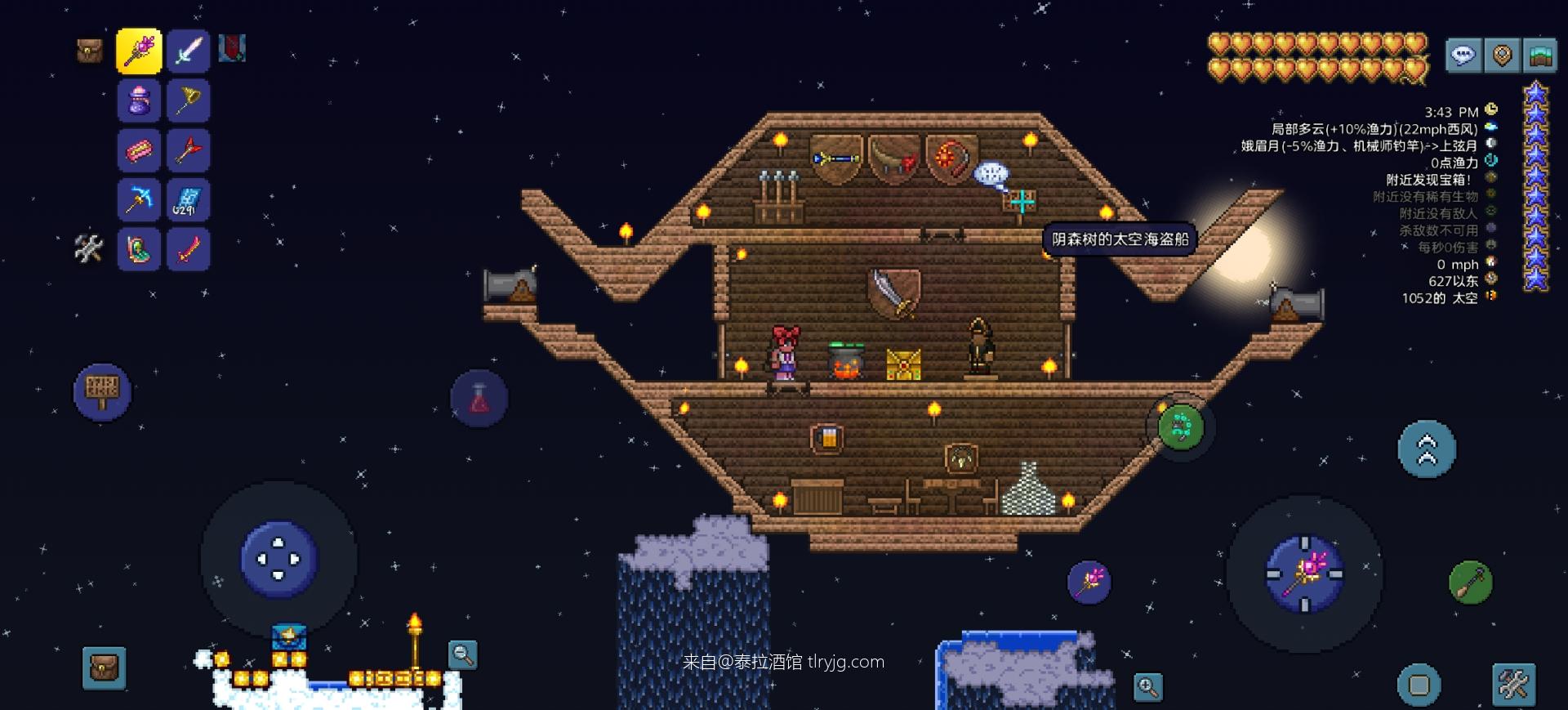Choose the green snail item slot
The height and width of the screenshot is (710, 1568).
(139, 249)
